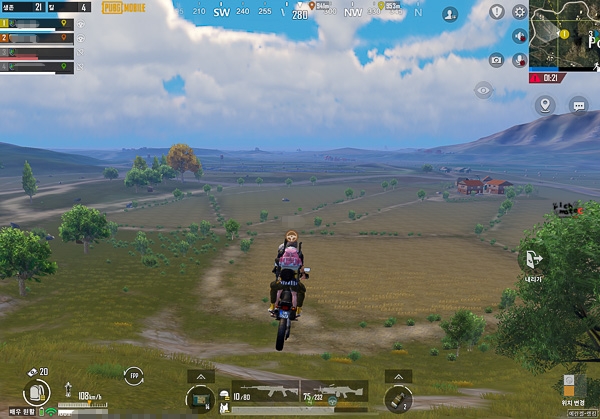The image size is (600, 419).
Task: Toggle the speaker voice output icon
Action: click(519, 35)
